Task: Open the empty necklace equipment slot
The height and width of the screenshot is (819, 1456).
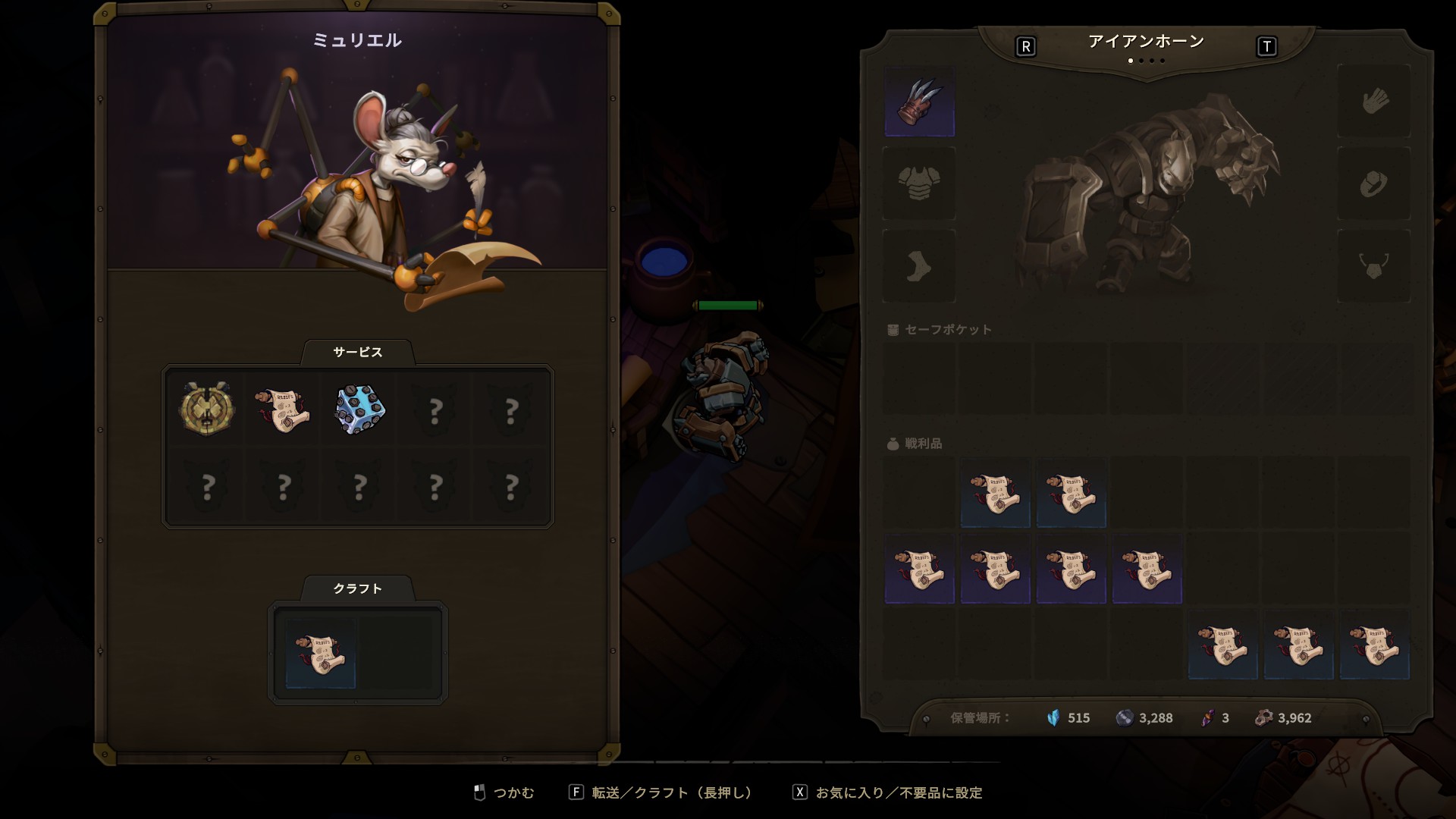Action: point(1373,267)
